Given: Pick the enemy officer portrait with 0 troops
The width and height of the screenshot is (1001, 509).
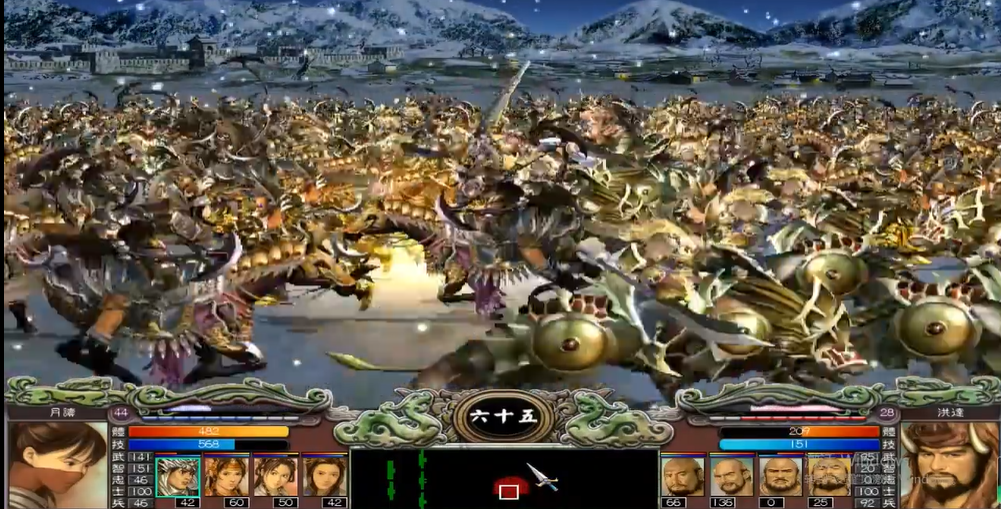Looking at the screenshot, I should [x=780, y=476].
